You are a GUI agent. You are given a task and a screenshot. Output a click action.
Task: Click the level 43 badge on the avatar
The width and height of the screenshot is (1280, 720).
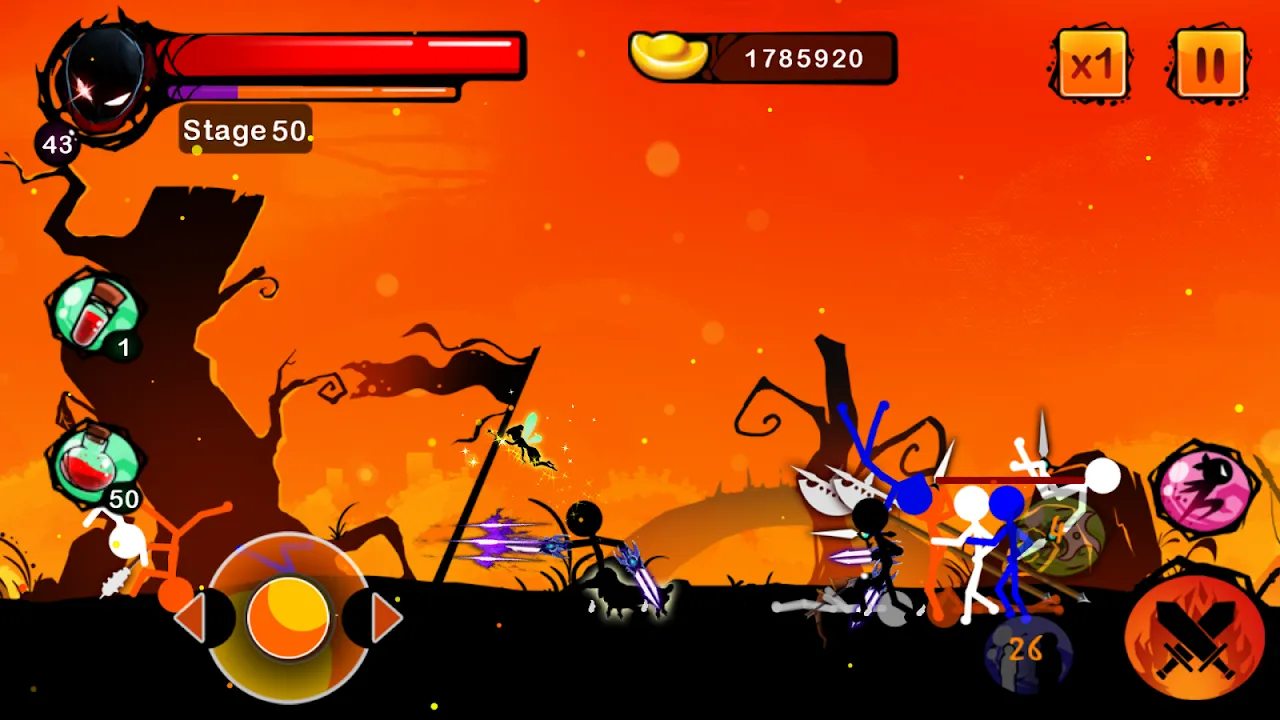pyautogui.click(x=58, y=140)
